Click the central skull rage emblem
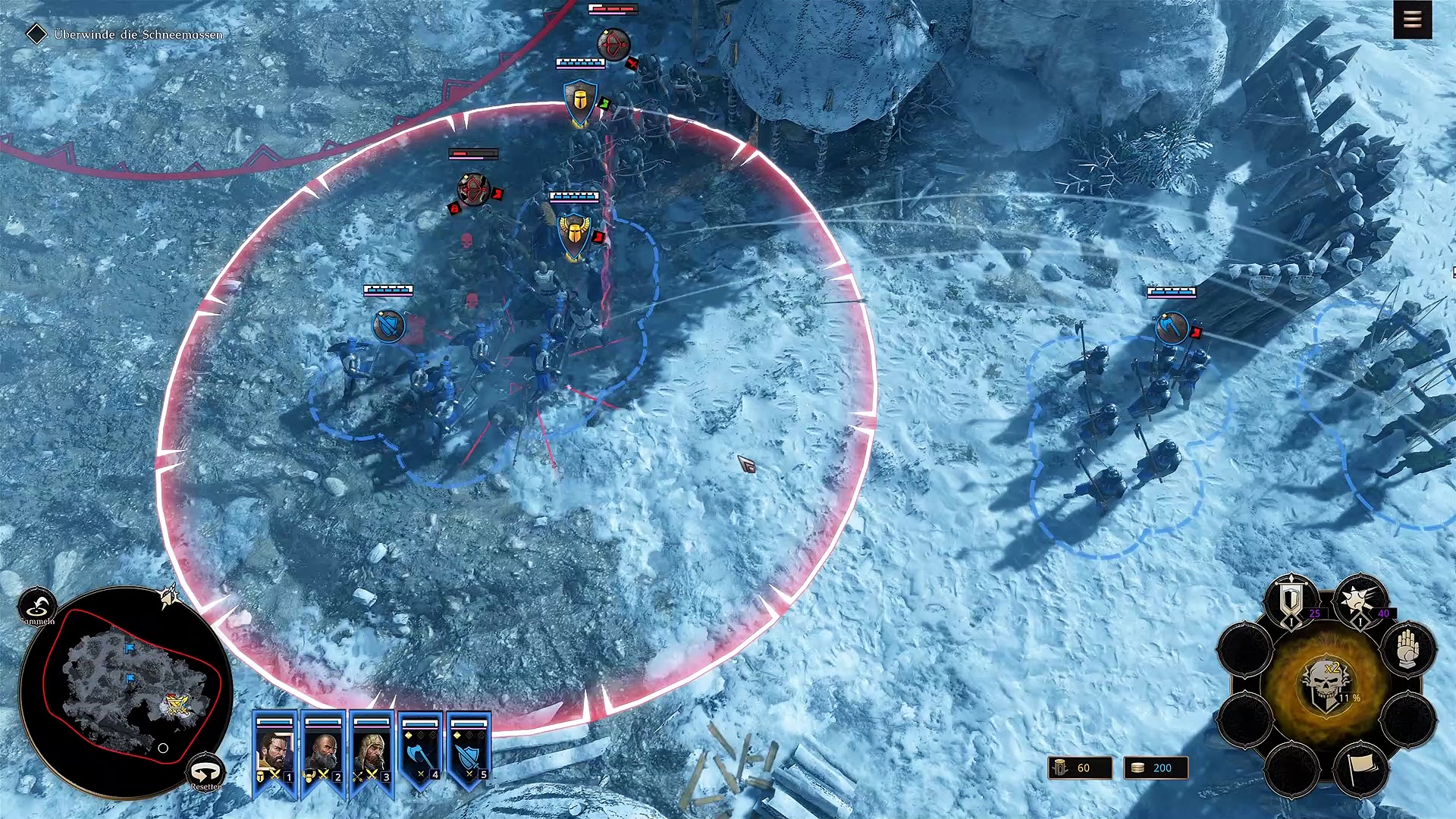 click(1326, 684)
